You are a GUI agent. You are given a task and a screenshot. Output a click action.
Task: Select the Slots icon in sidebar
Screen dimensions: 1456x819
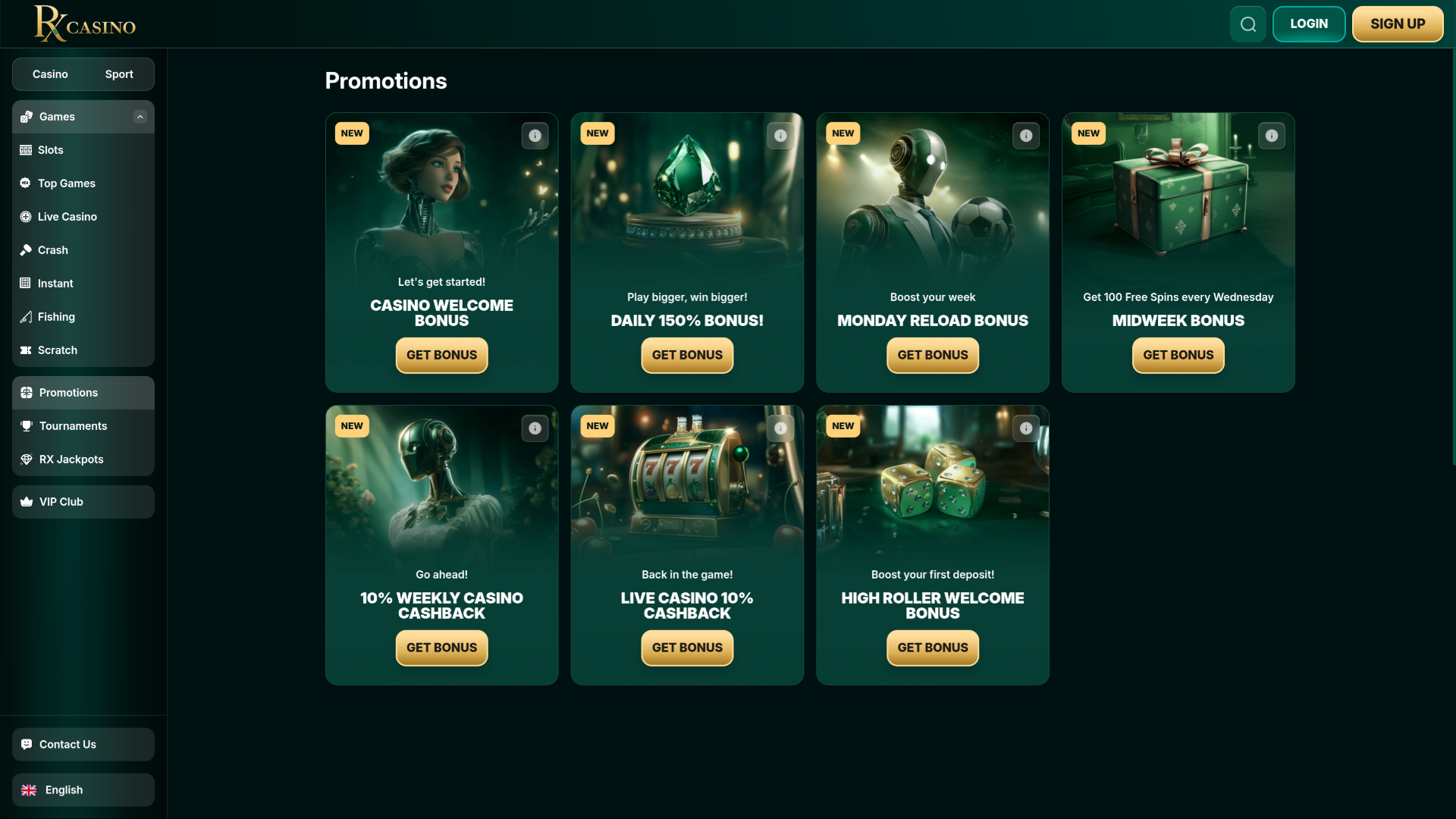click(27, 150)
